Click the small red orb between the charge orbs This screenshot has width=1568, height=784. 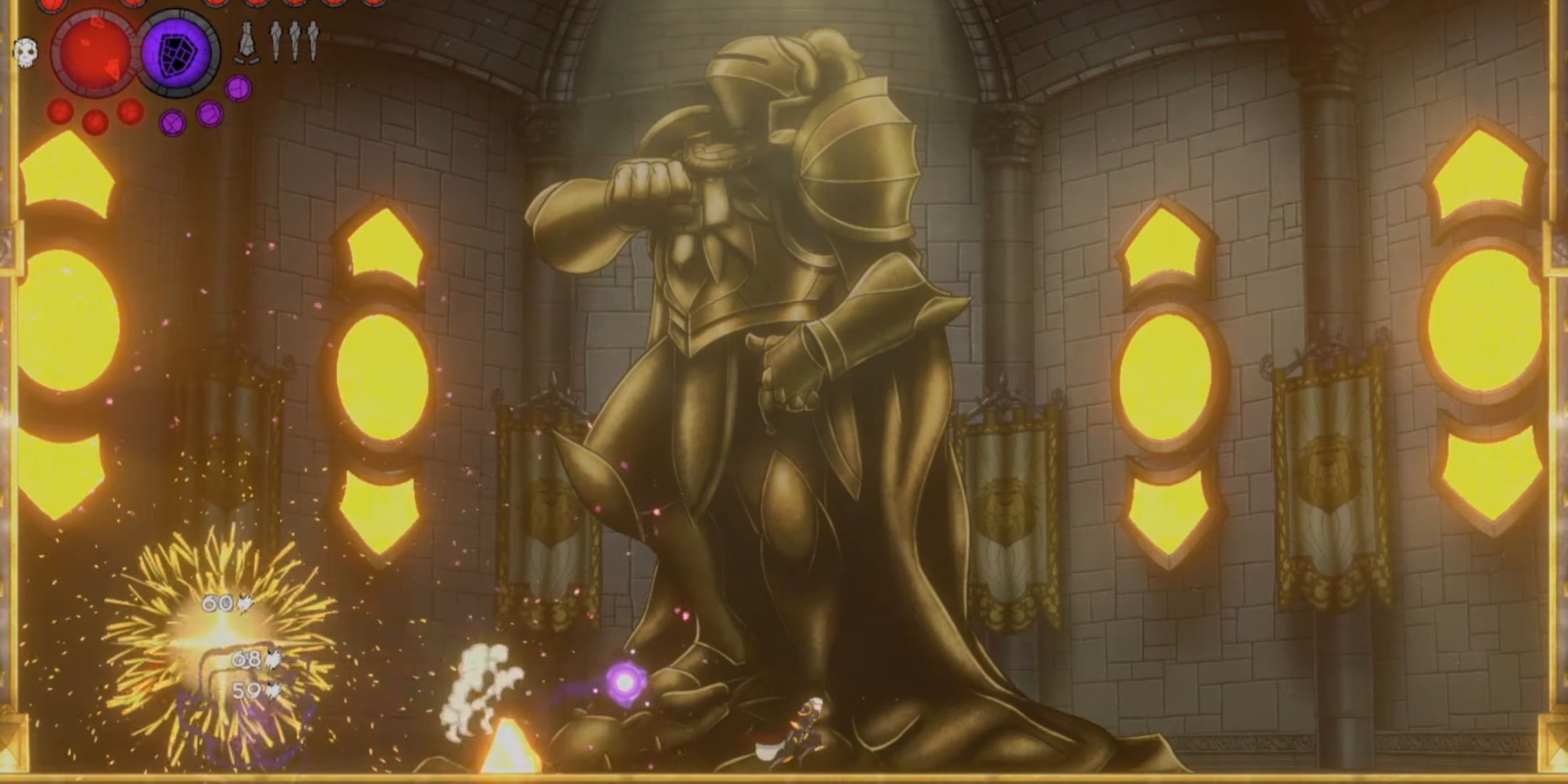[94, 123]
